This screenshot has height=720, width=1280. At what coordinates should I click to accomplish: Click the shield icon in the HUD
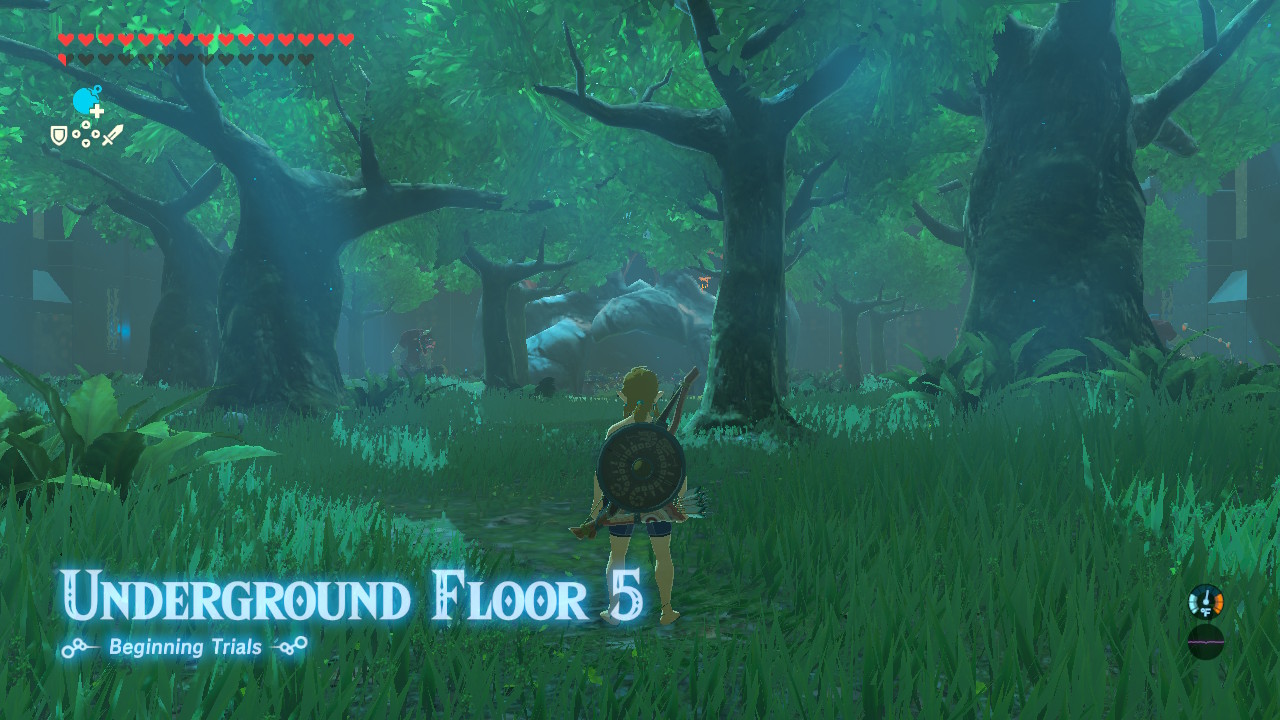pyautogui.click(x=58, y=134)
